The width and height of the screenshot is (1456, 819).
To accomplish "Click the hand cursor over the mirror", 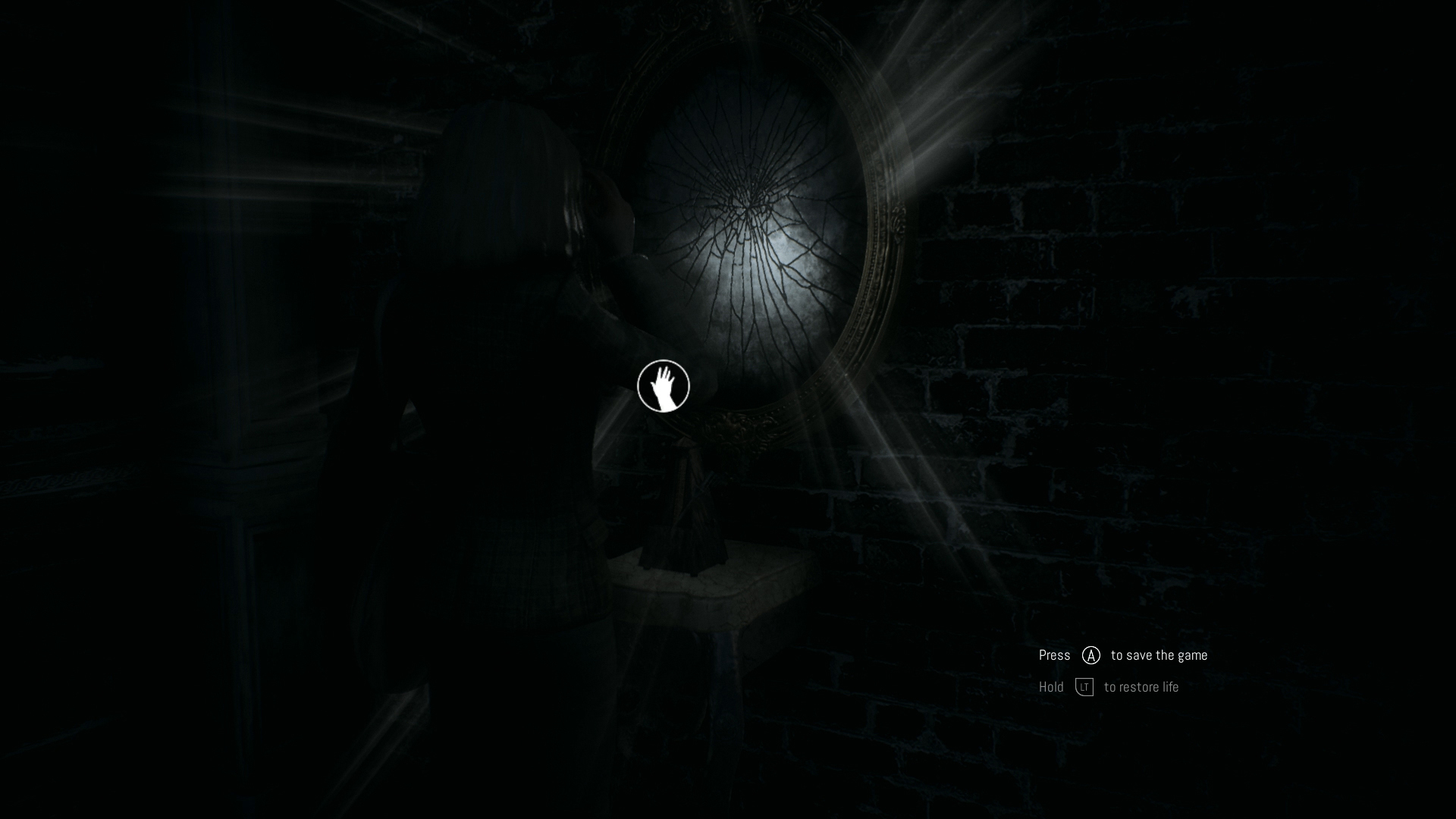I will tap(664, 386).
